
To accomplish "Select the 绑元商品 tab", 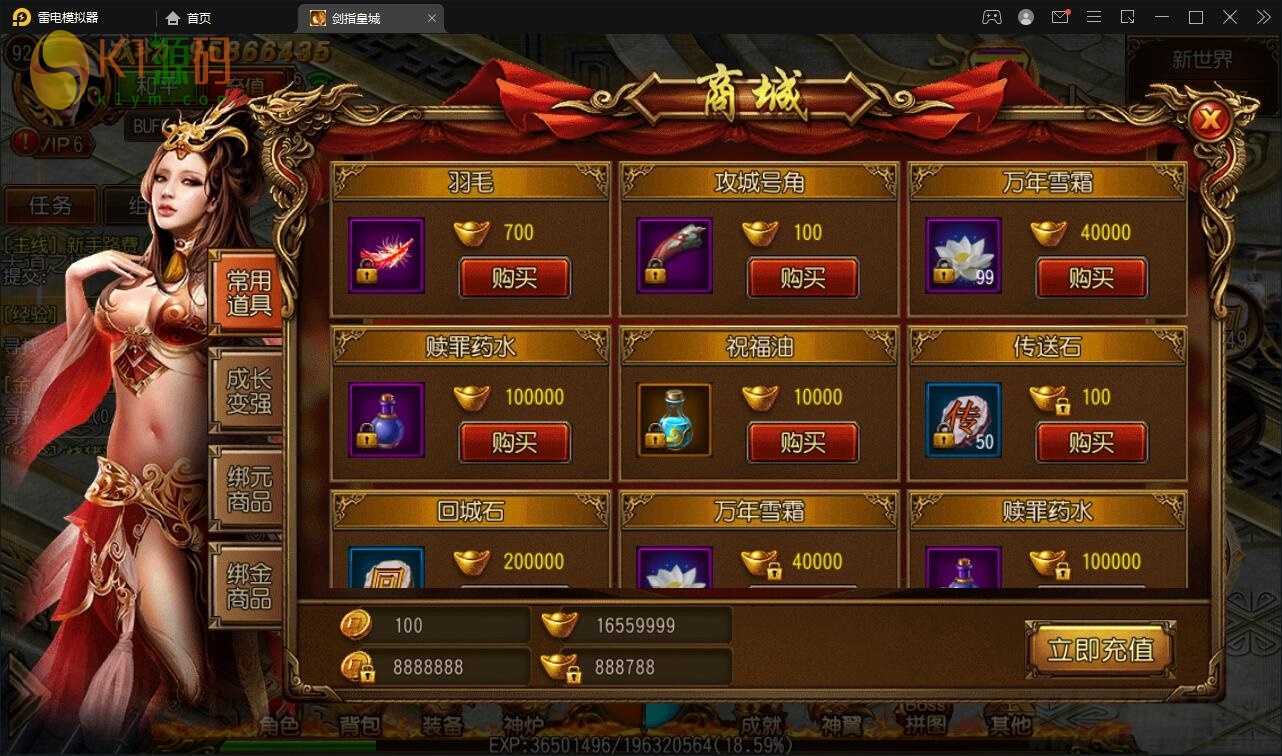I will (x=248, y=489).
